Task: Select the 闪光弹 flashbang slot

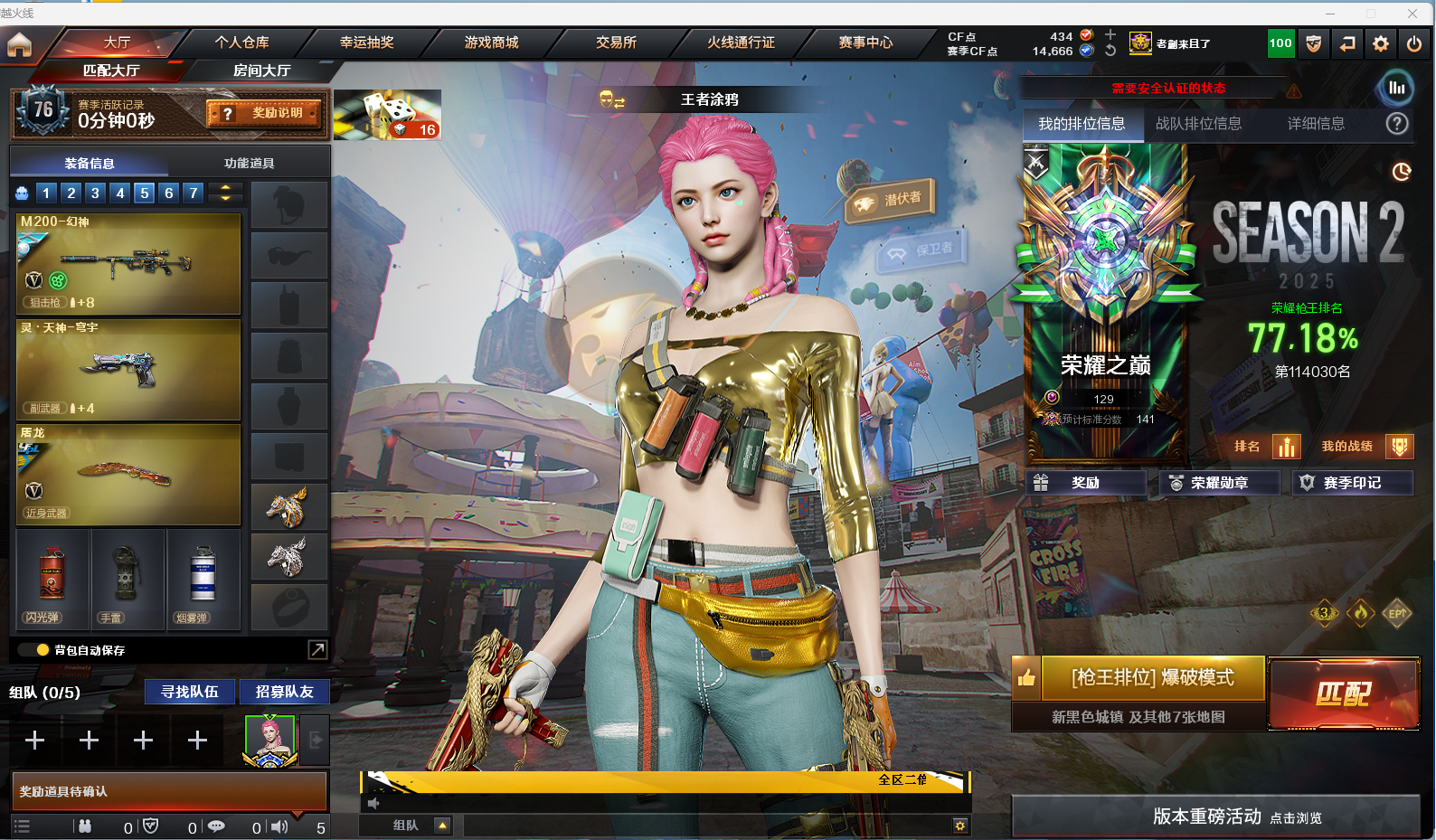Action: click(x=52, y=580)
